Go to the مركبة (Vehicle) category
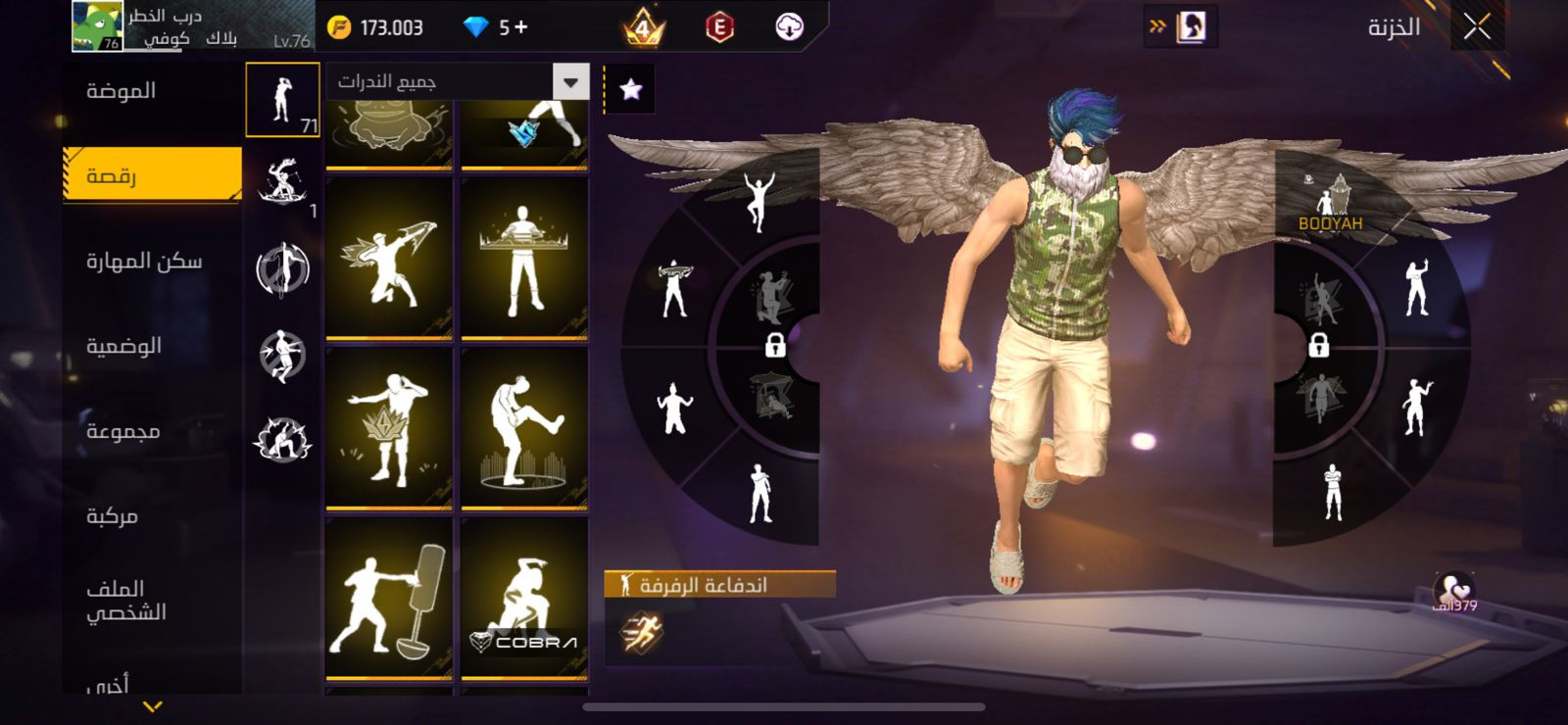Image resolution: width=1568 pixels, height=725 pixels. tap(113, 515)
